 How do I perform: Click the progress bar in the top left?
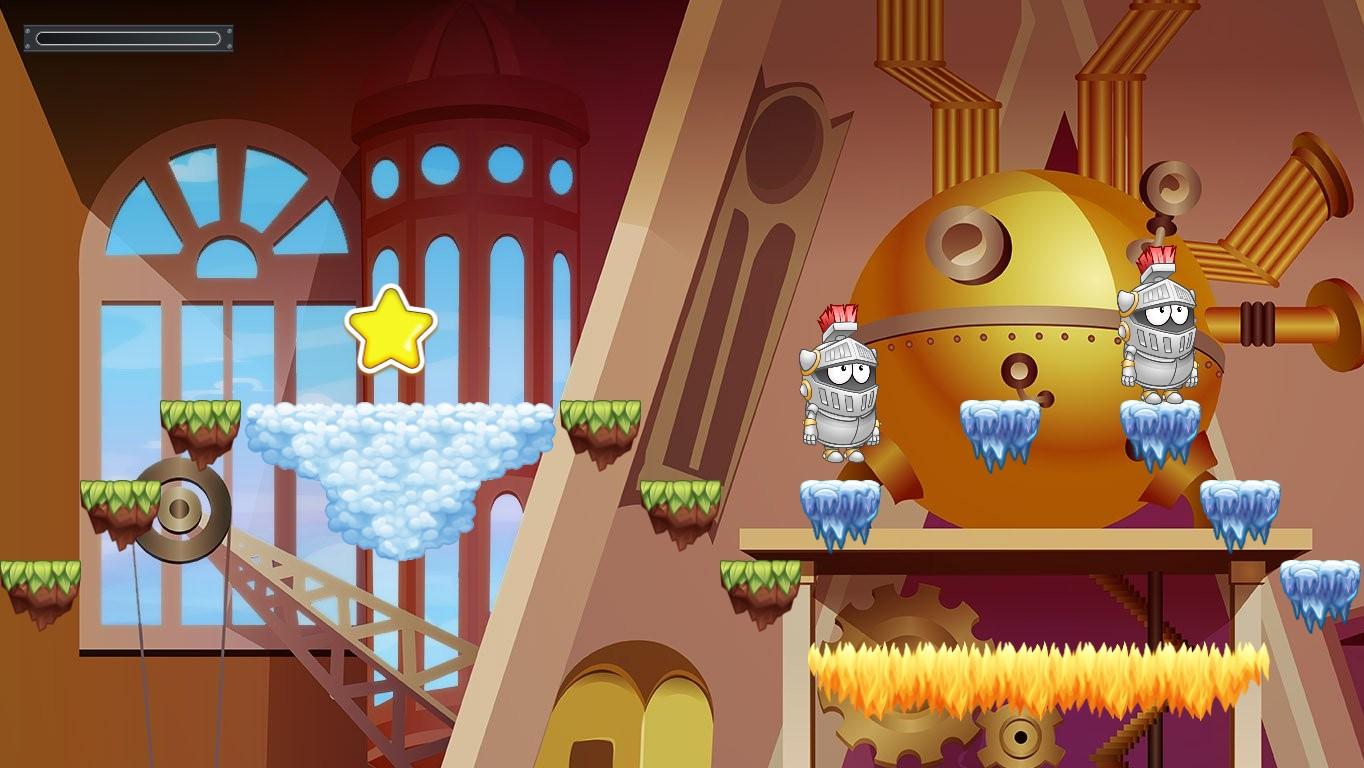128,36
